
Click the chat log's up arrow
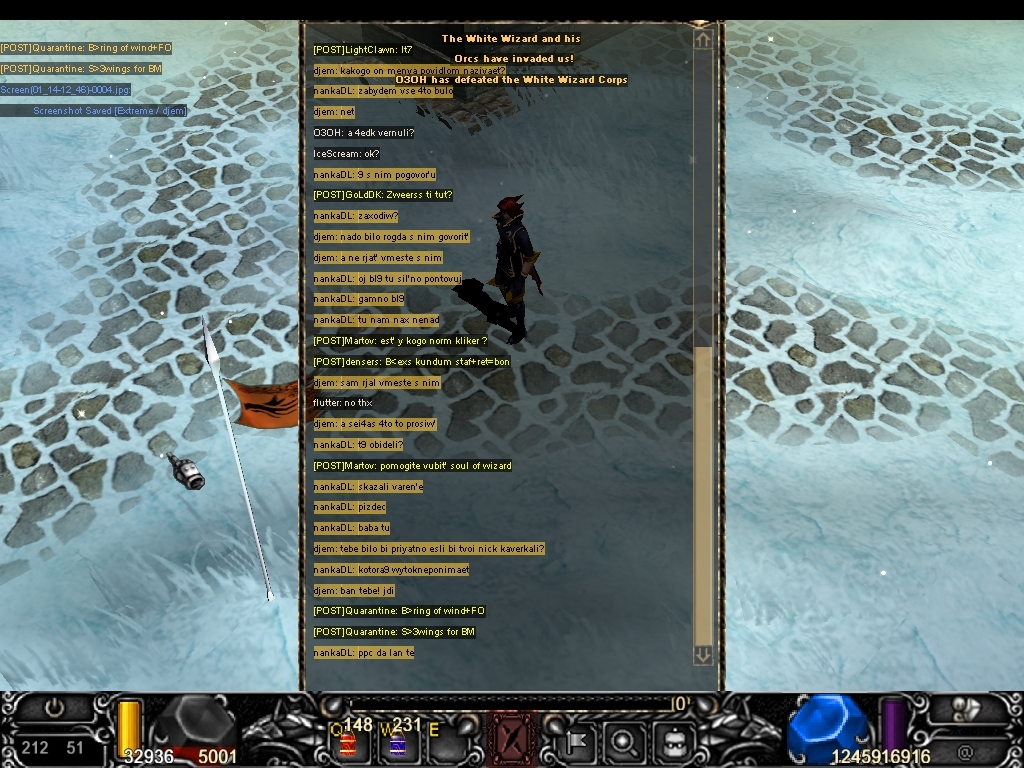[x=703, y=39]
